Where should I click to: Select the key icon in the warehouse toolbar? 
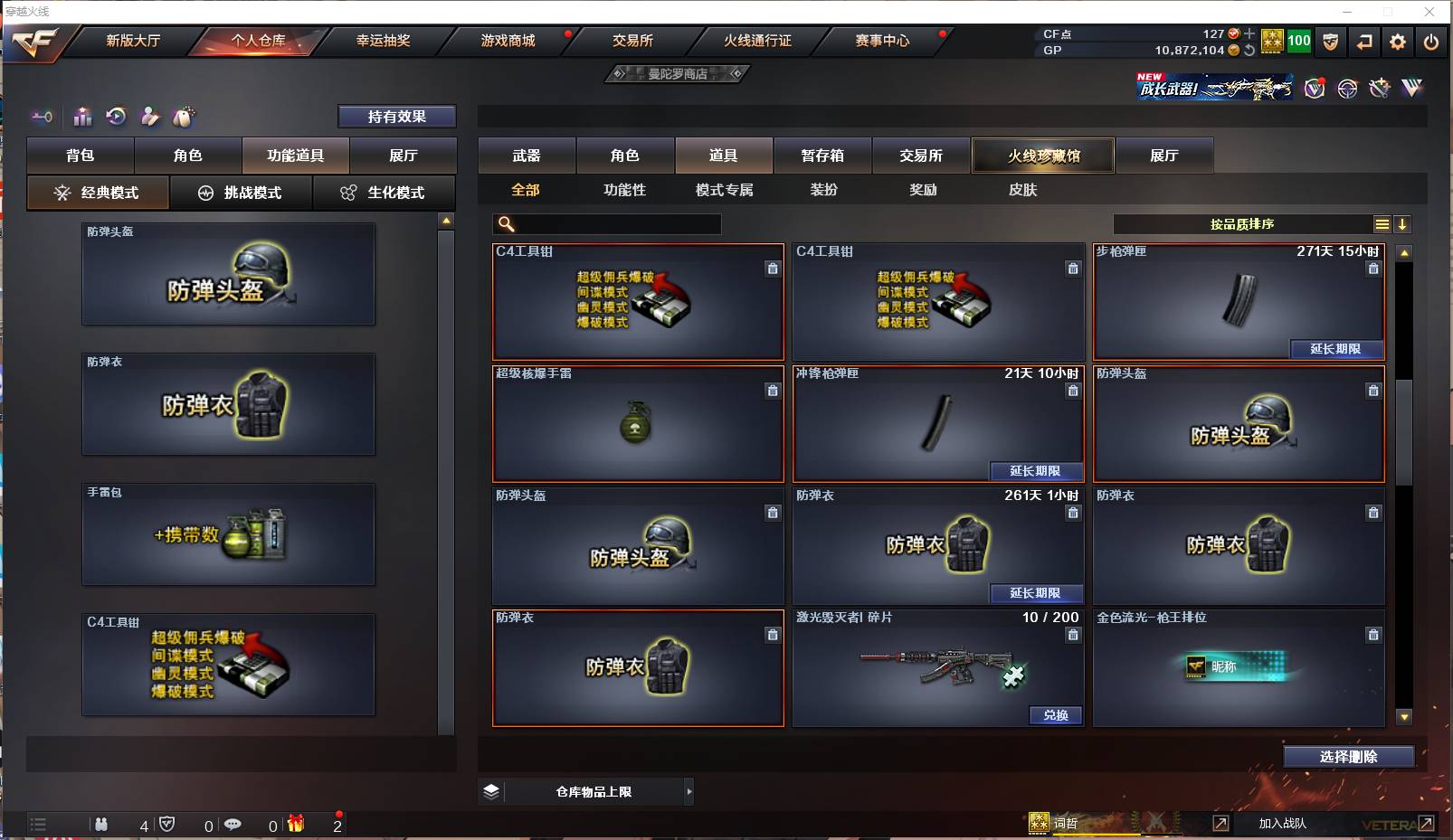point(42,117)
